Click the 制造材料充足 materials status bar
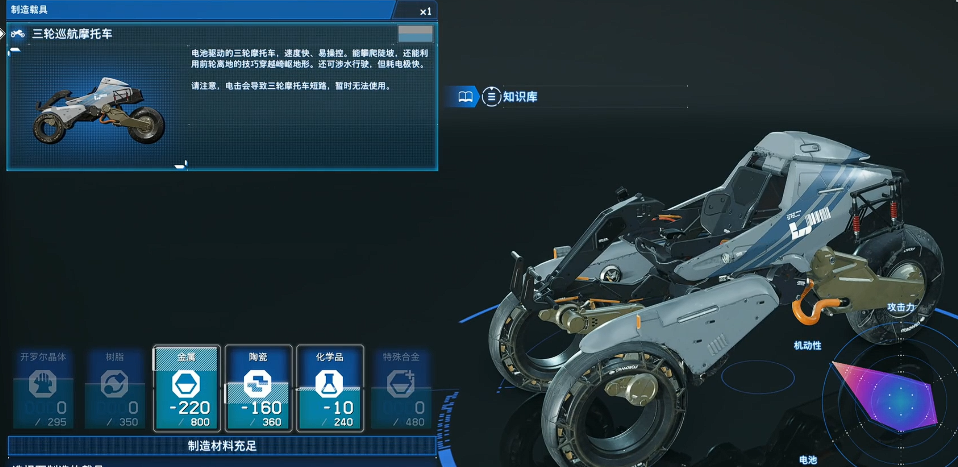The height and width of the screenshot is (467, 958). click(x=222, y=446)
